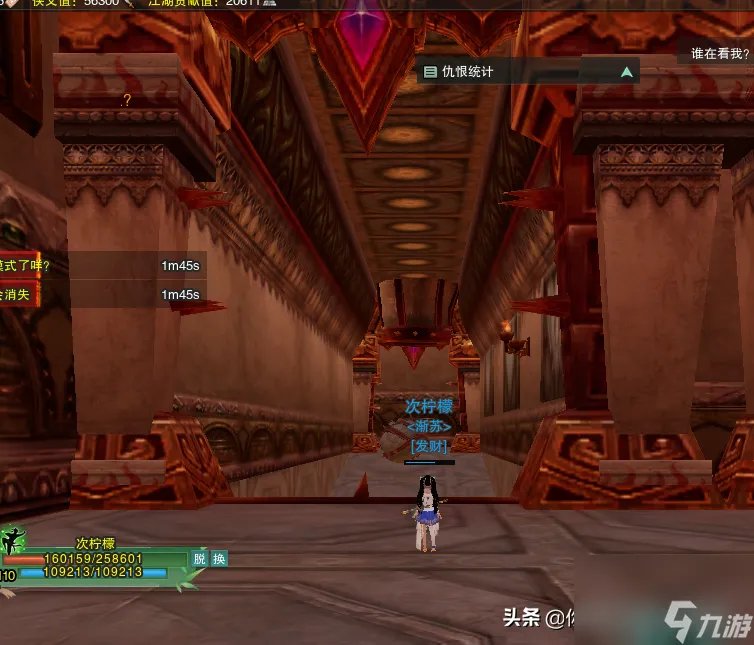Collapse the 仇恨统计 panel with the arrow
Image resolution: width=754 pixels, height=645 pixels.
point(626,72)
